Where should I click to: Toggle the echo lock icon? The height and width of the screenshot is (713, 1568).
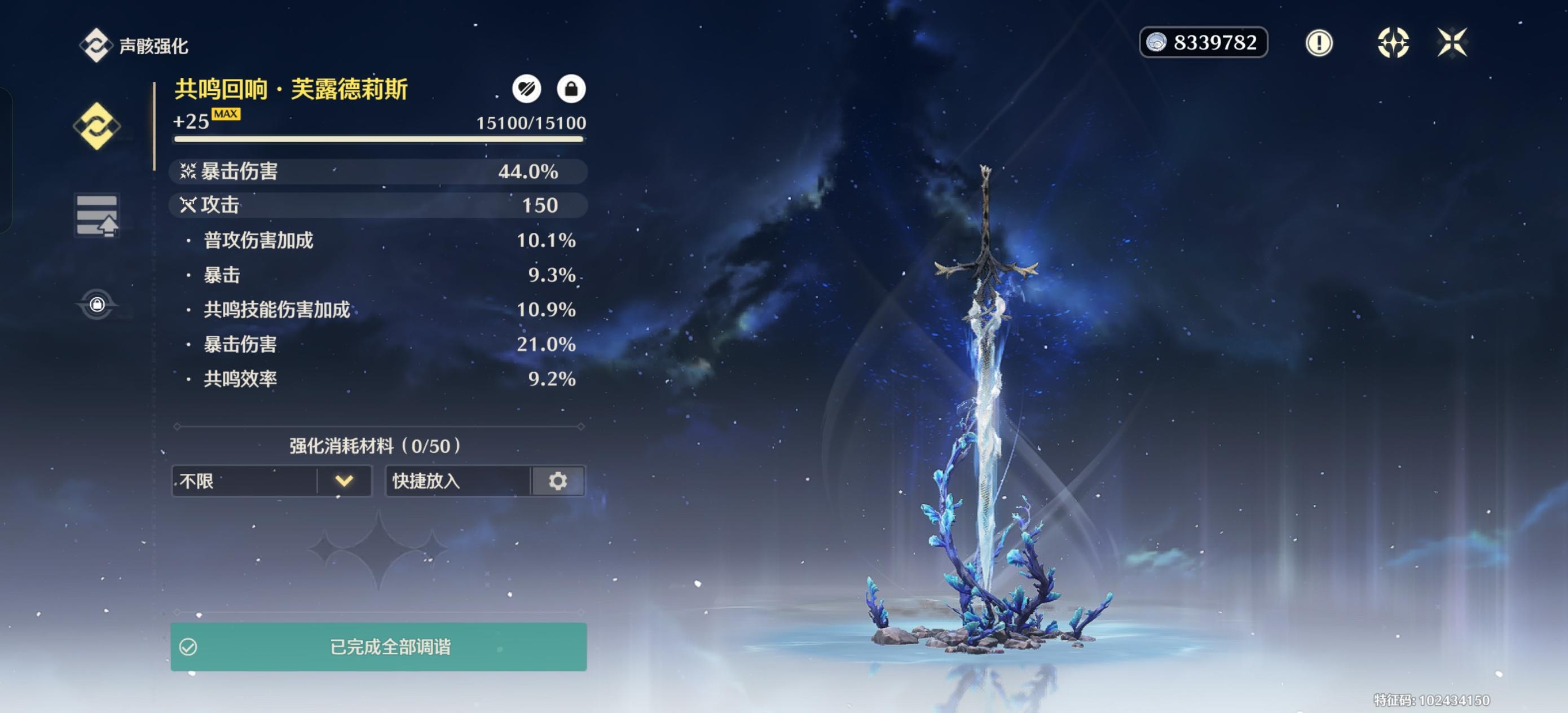[571, 89]
